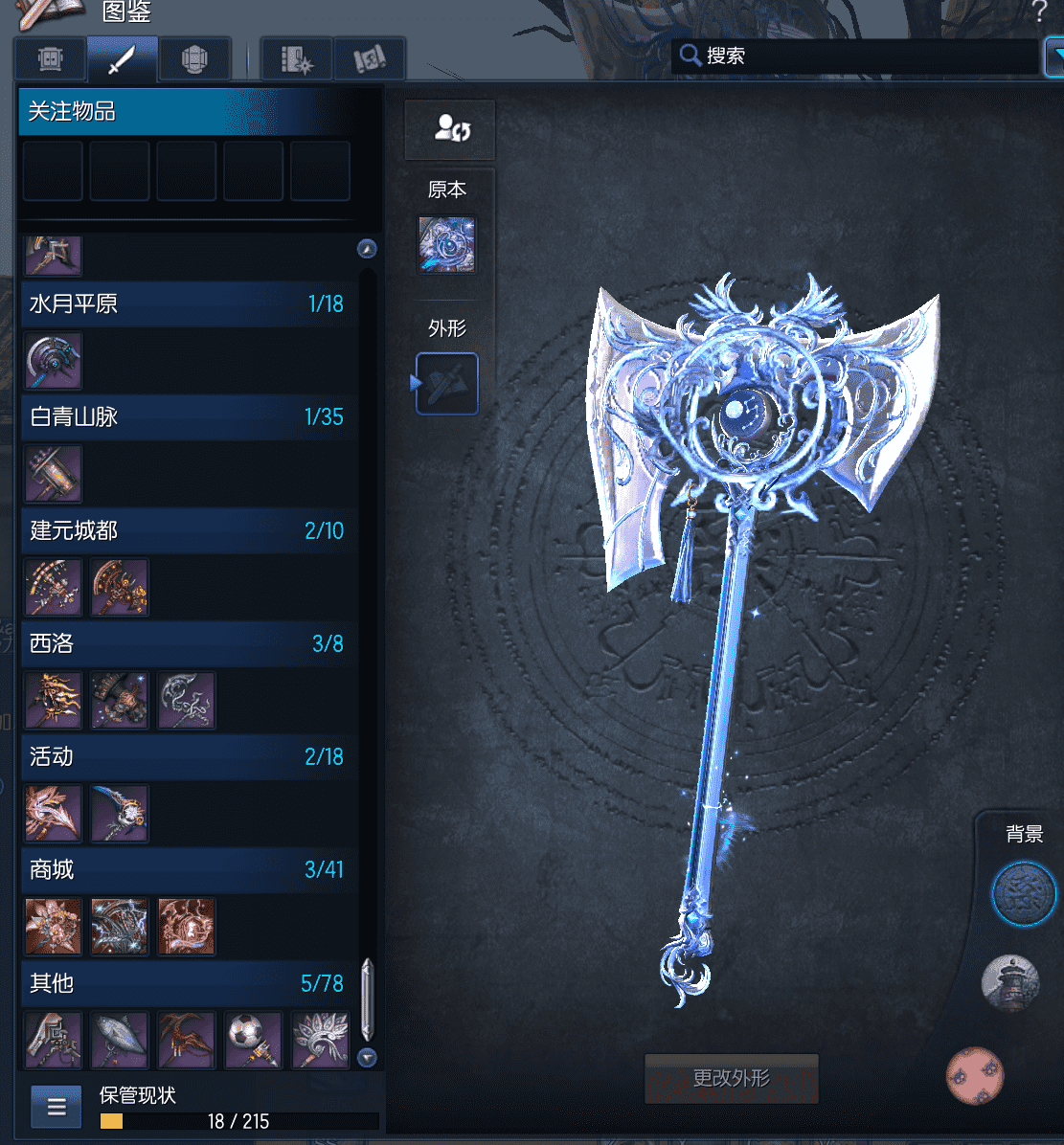
Task: Expand the 水月平原 category header
Action: (x=188, y=304)
